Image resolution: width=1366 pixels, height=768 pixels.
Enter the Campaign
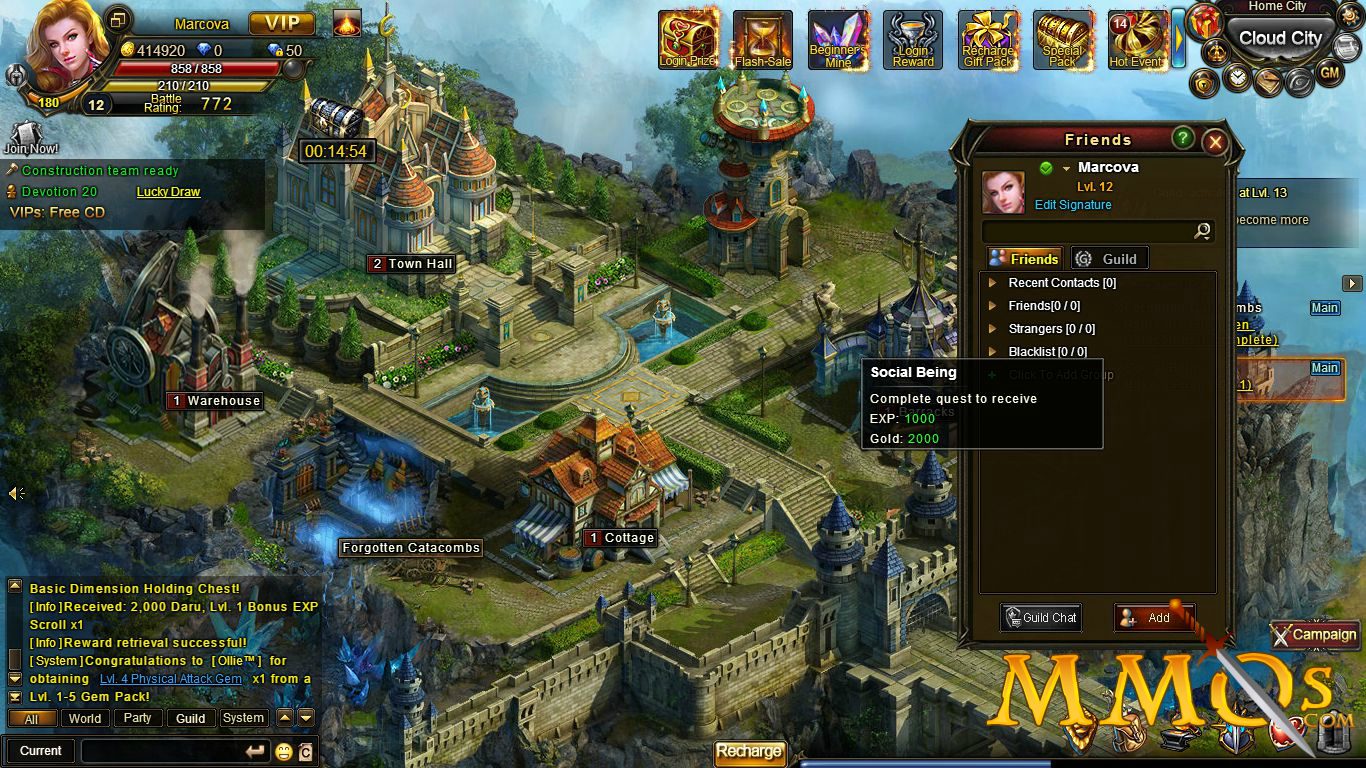[x=1315, y=634]
